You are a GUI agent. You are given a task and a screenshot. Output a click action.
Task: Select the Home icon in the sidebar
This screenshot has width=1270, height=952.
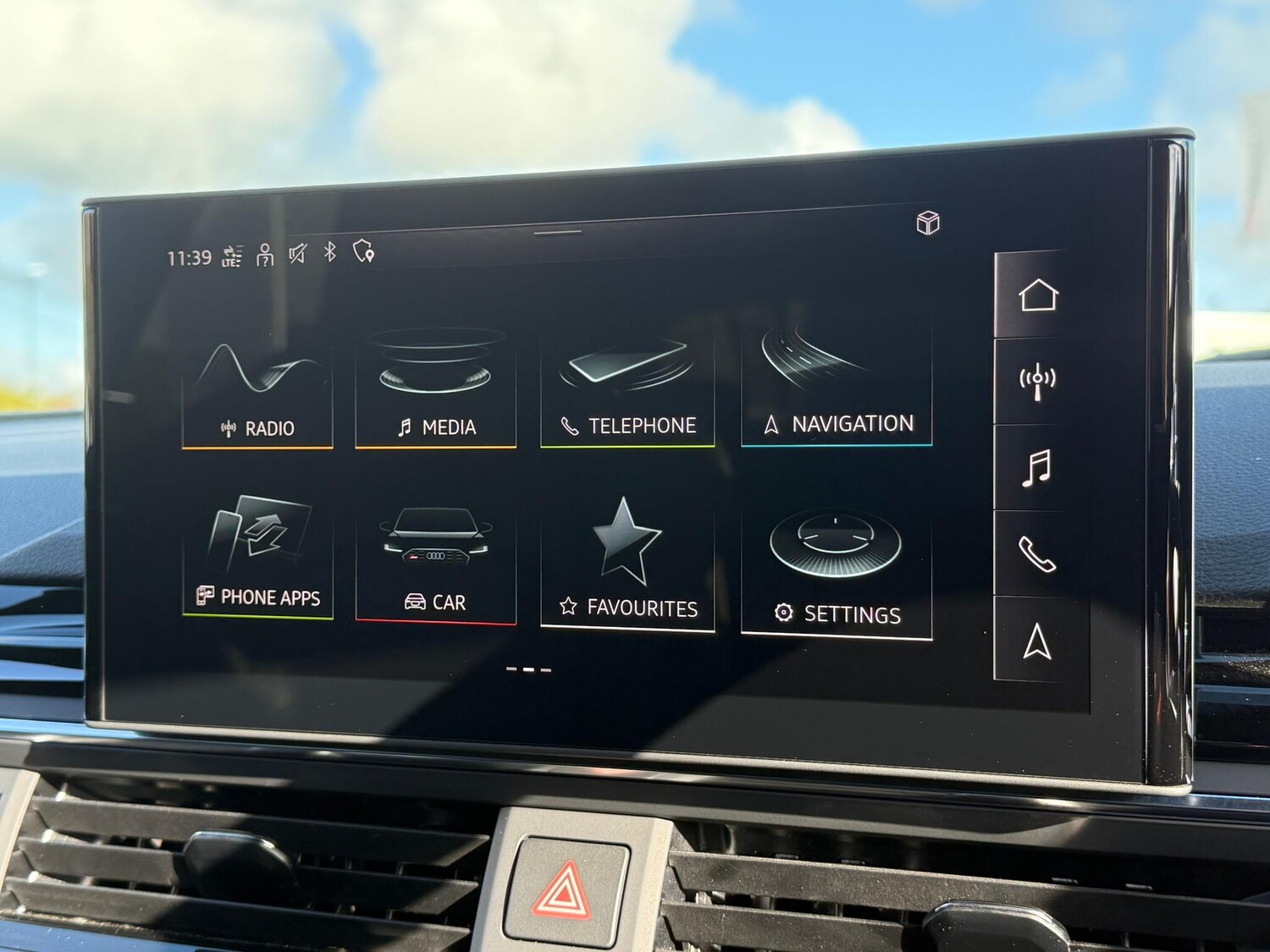tap(1039, 295)
